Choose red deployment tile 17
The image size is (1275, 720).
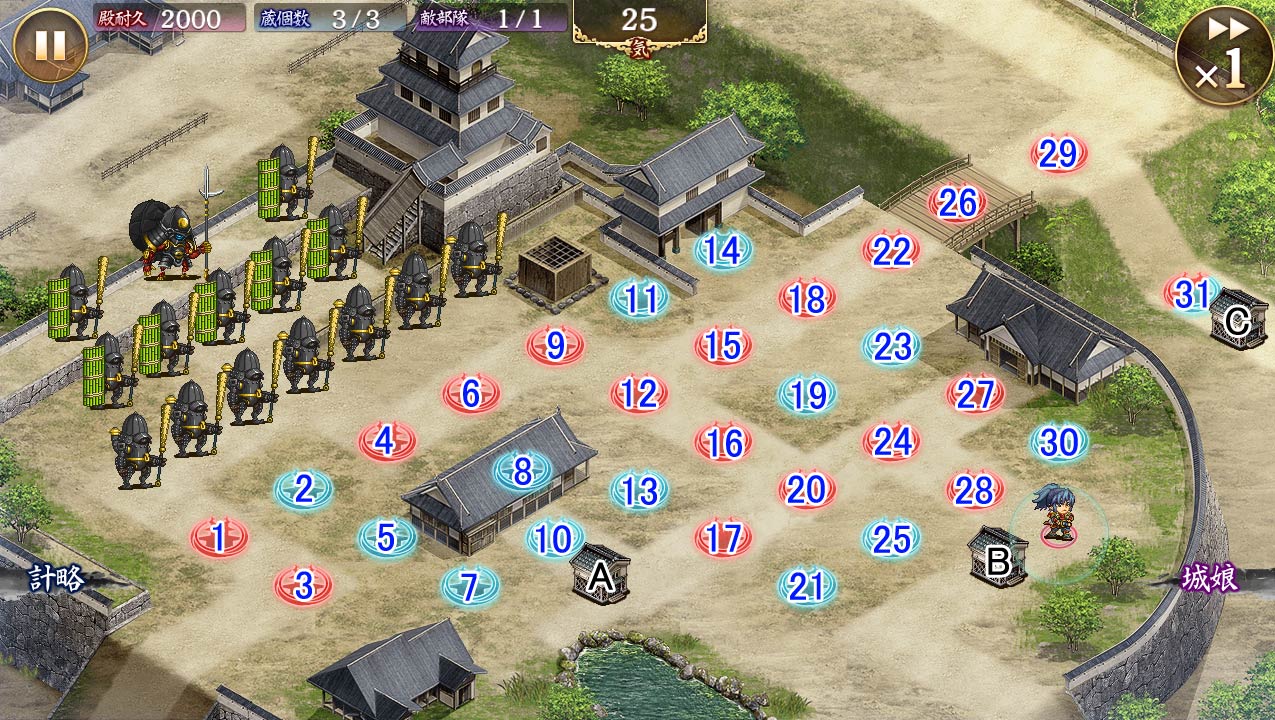(x=723, y=538)
